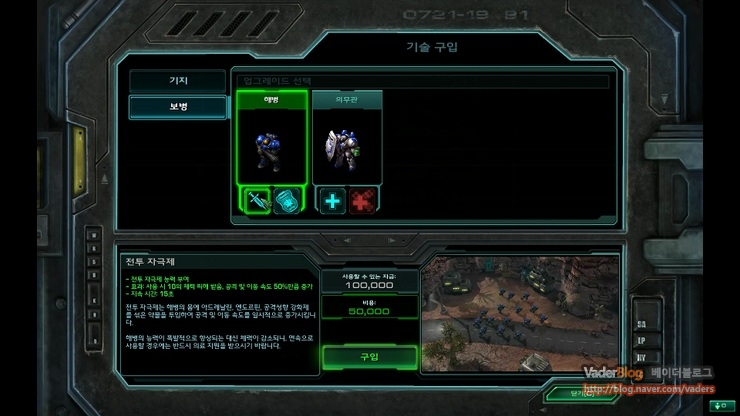Switch to the 기지 (Base) category
This screenshot has width=740, height=416.
(x=177, y=81)
